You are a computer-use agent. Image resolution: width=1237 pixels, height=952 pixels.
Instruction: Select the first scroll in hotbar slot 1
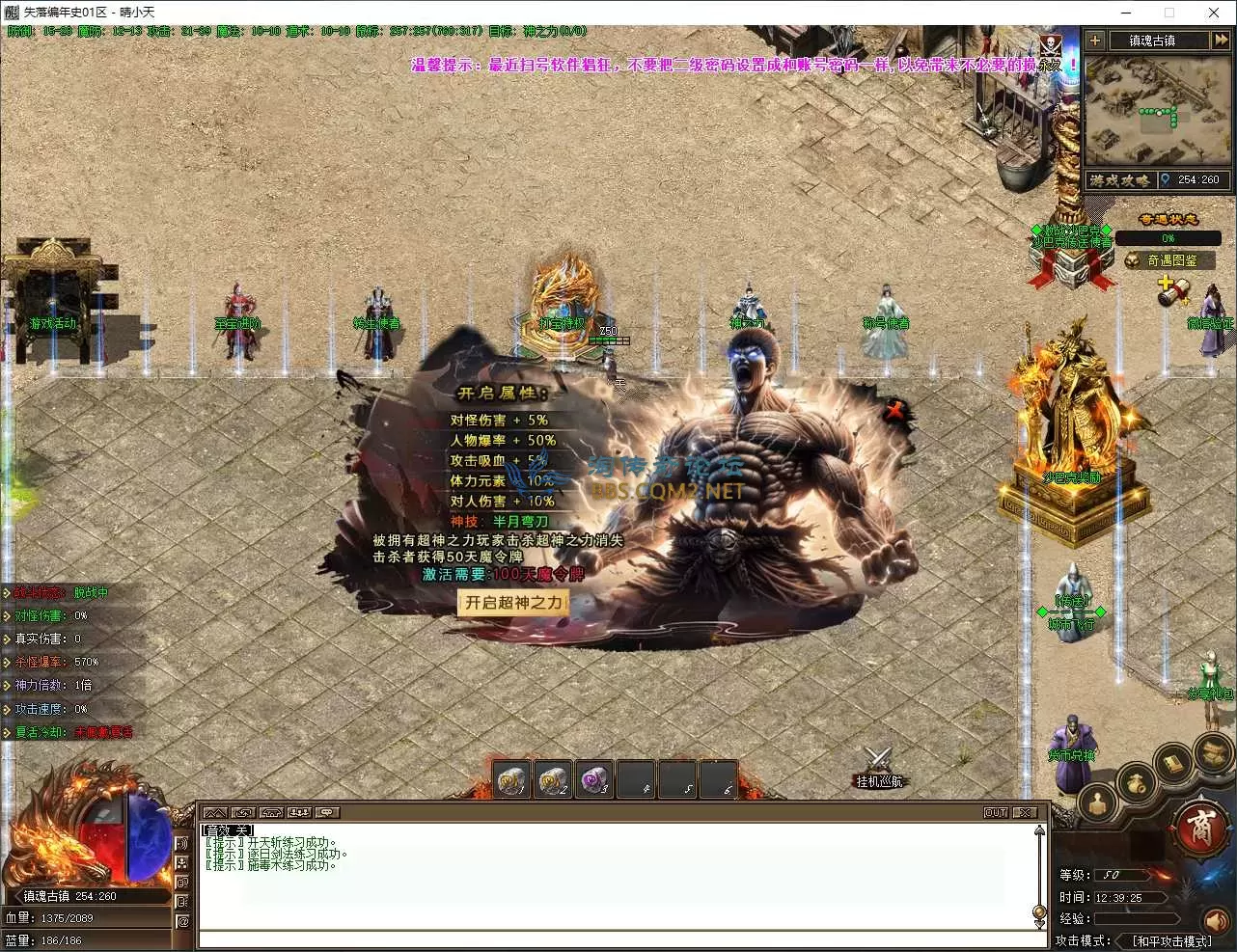(x=512, y=779)
